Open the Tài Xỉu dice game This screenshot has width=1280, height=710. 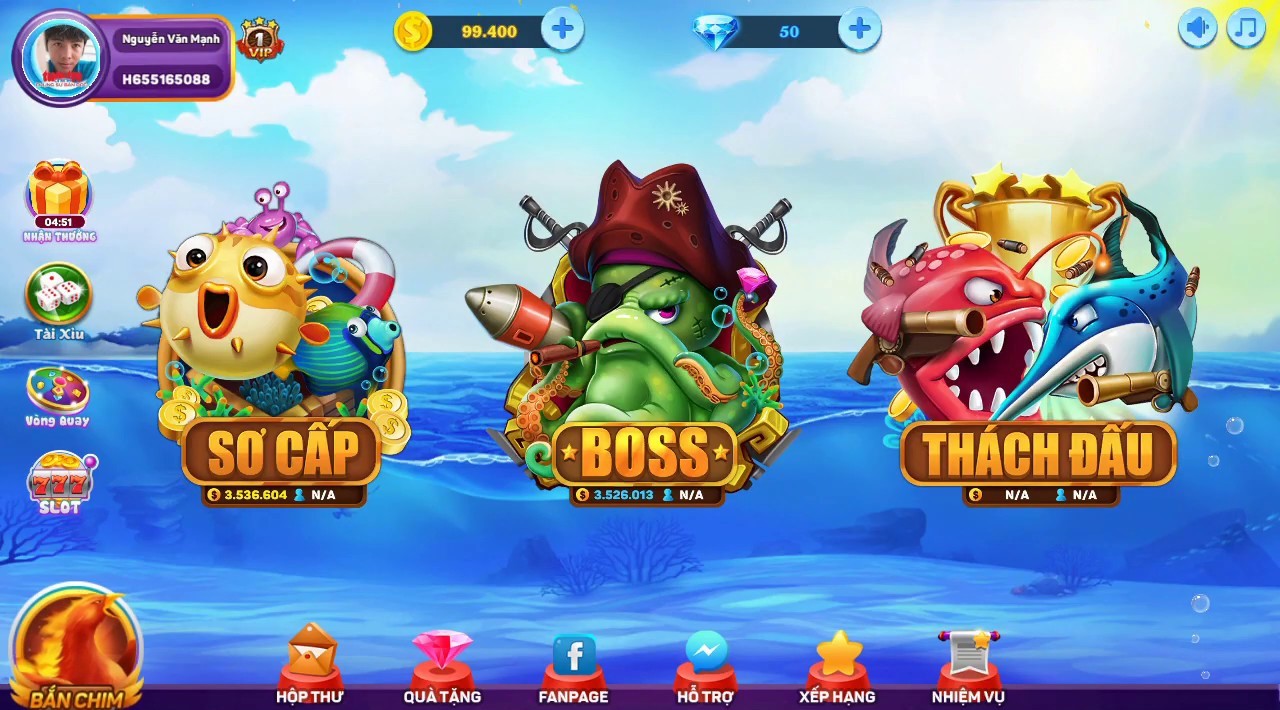58,296
